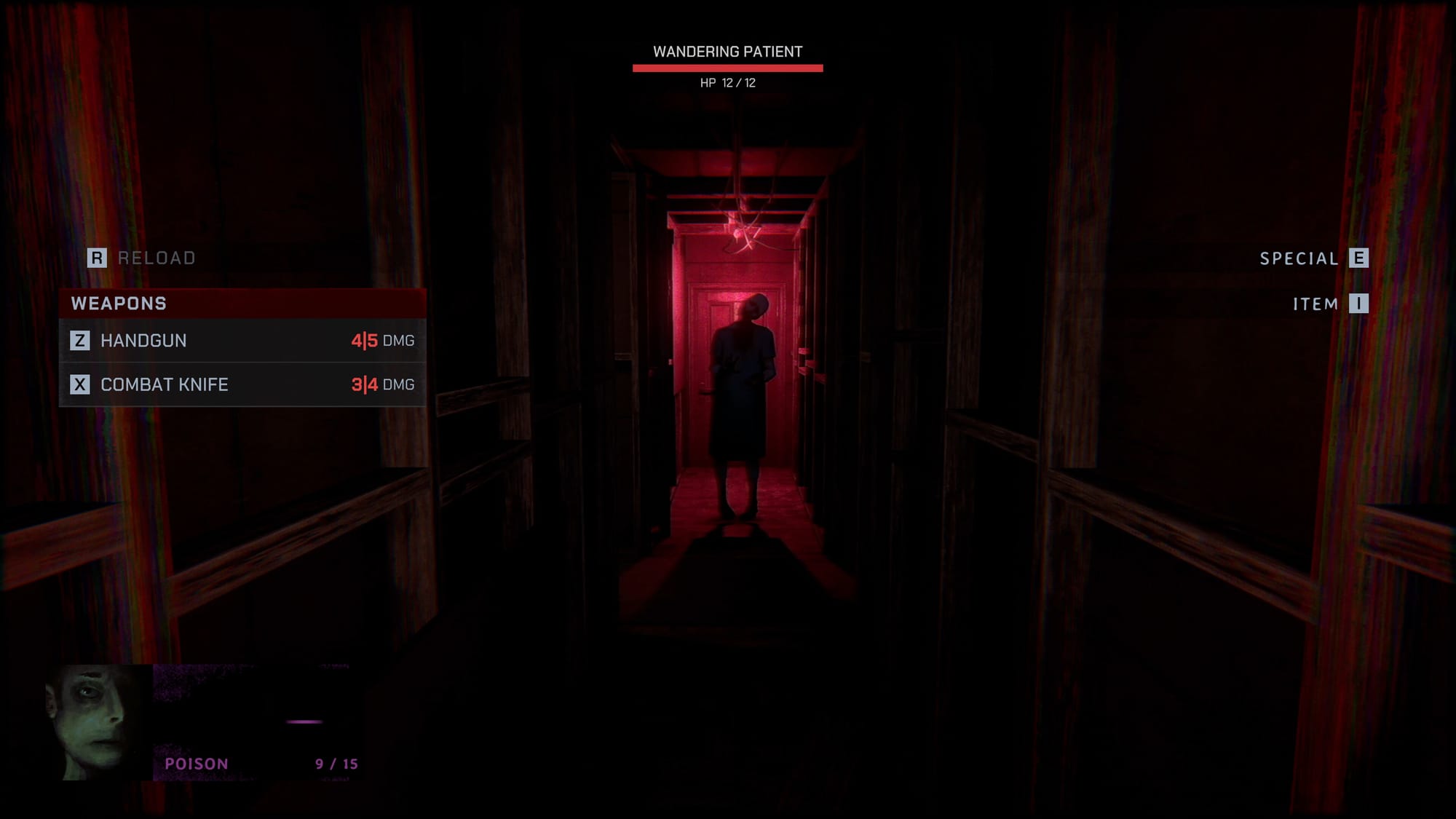Click the Reload action label
The image size is (1456, 819).
pos(156,258)
